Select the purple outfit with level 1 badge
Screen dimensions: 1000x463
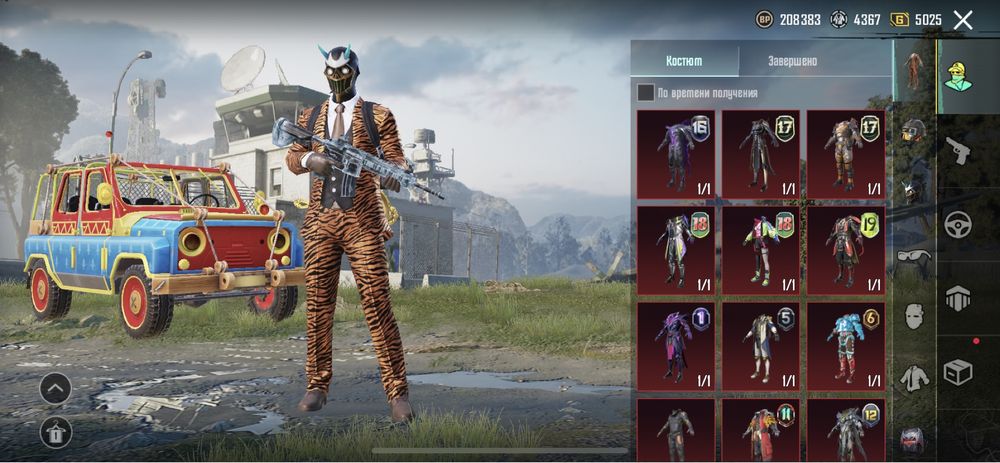click(x=676, y=345)
